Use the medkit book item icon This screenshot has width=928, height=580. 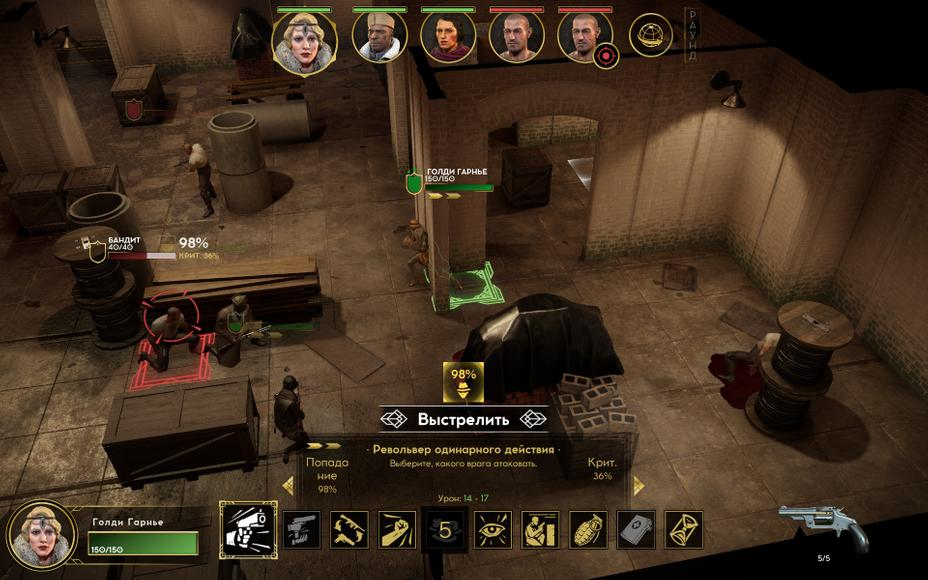(x=636, y=530)
